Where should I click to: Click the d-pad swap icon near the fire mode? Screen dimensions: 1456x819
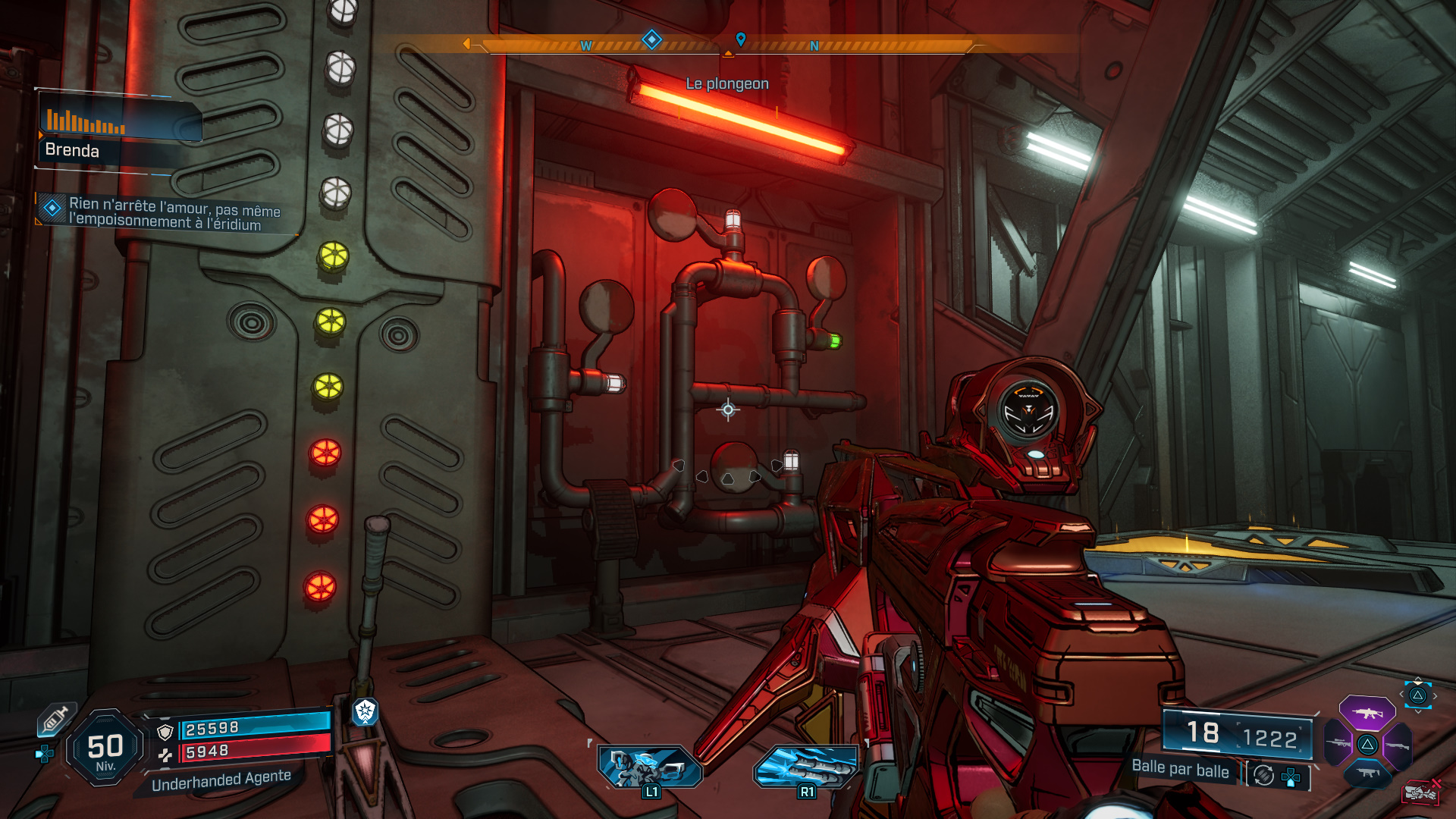pyautogui.click(x=1290, y=777)
